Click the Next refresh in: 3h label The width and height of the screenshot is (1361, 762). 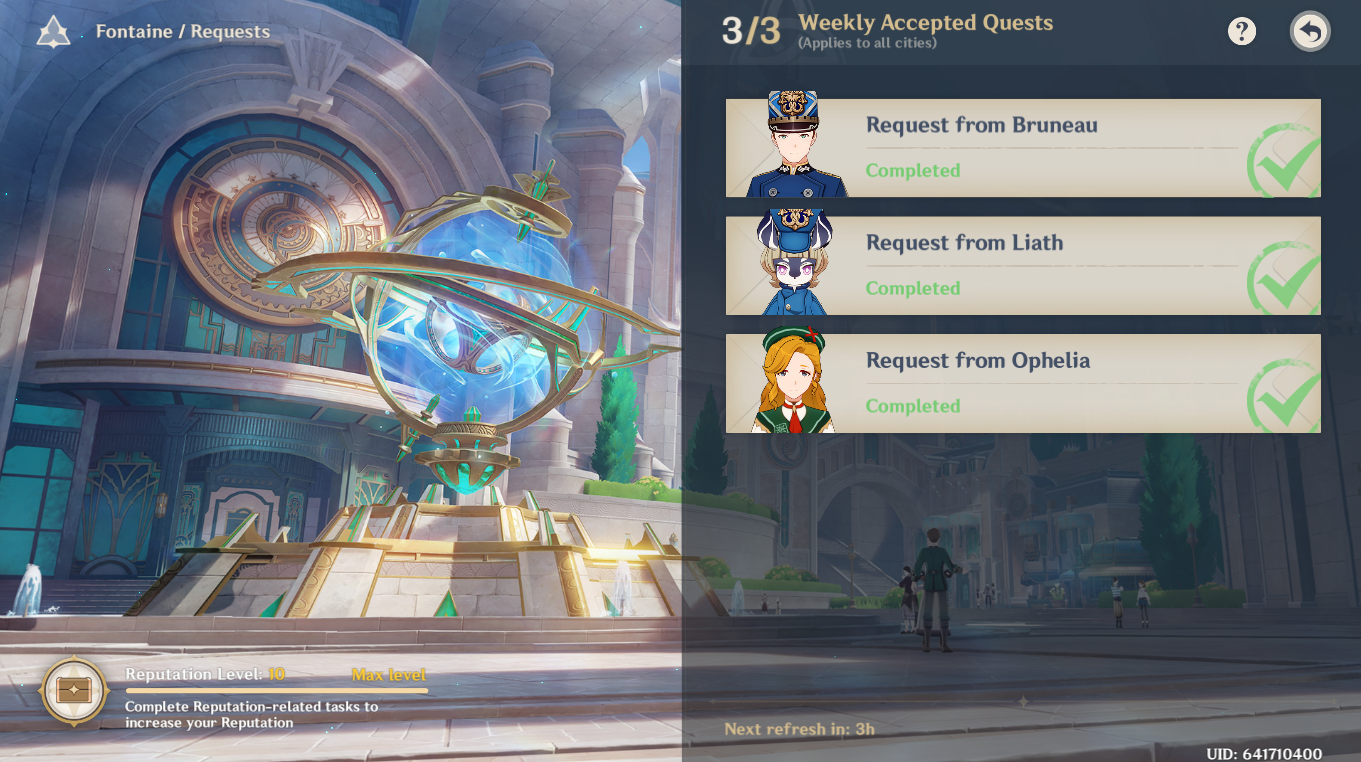tap(799, 728)
